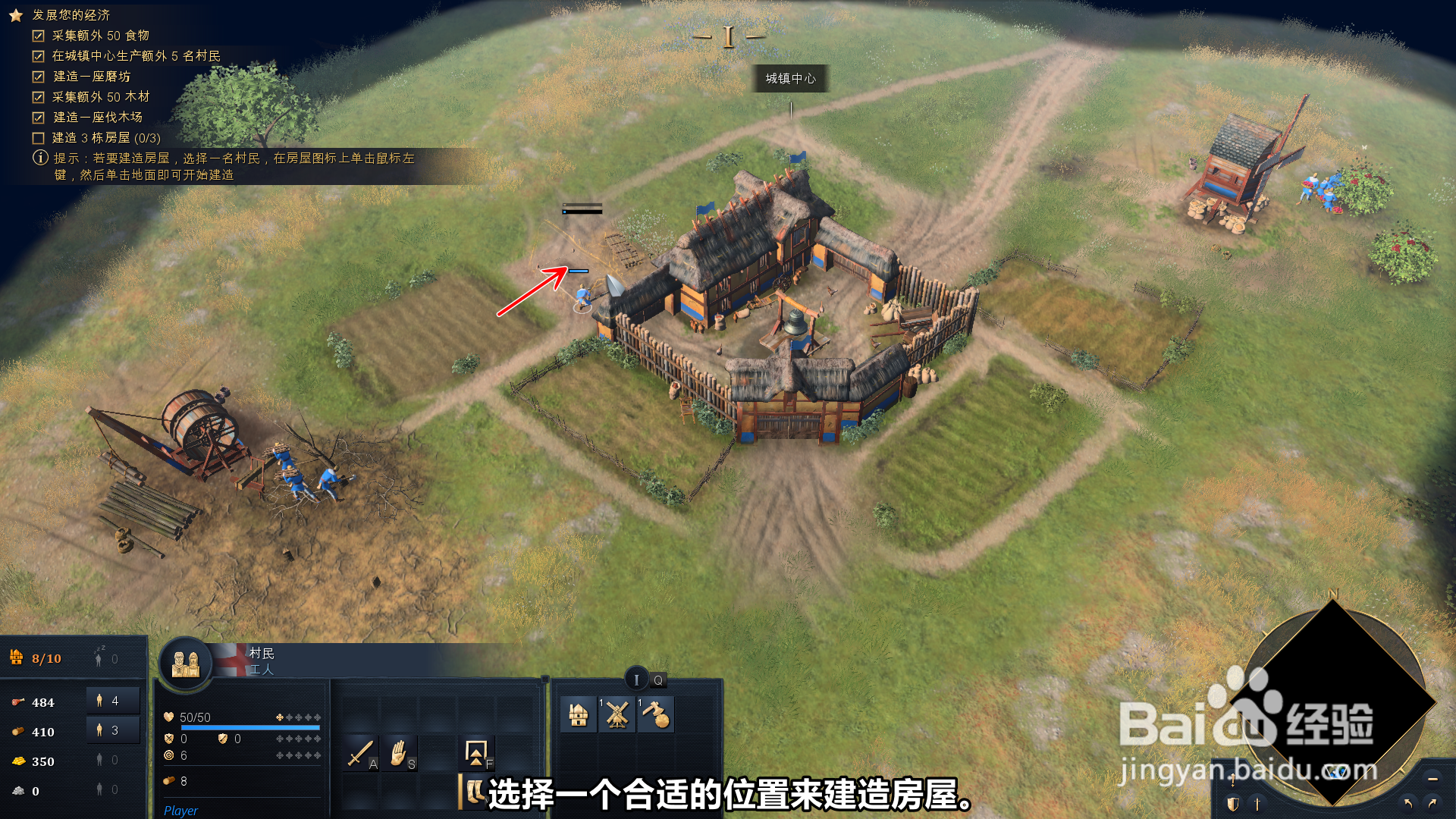
Task: Switch to the I tab of the build menu
Action: click(x=637, y=680)
